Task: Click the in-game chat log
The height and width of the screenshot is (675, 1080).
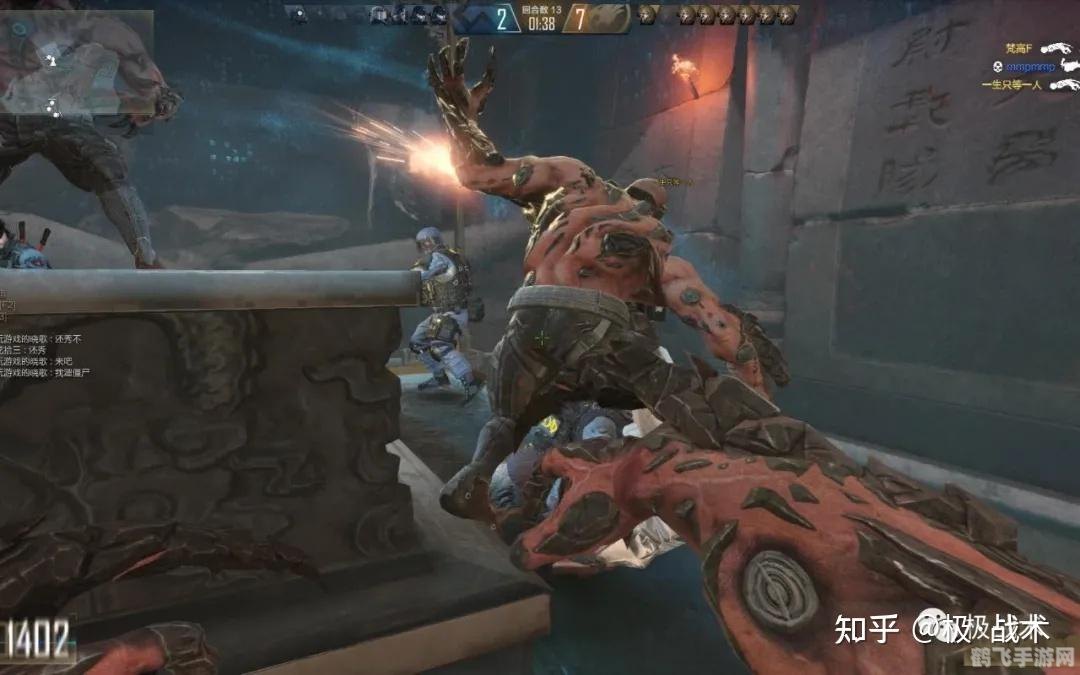Action: [x=40, y=357]
